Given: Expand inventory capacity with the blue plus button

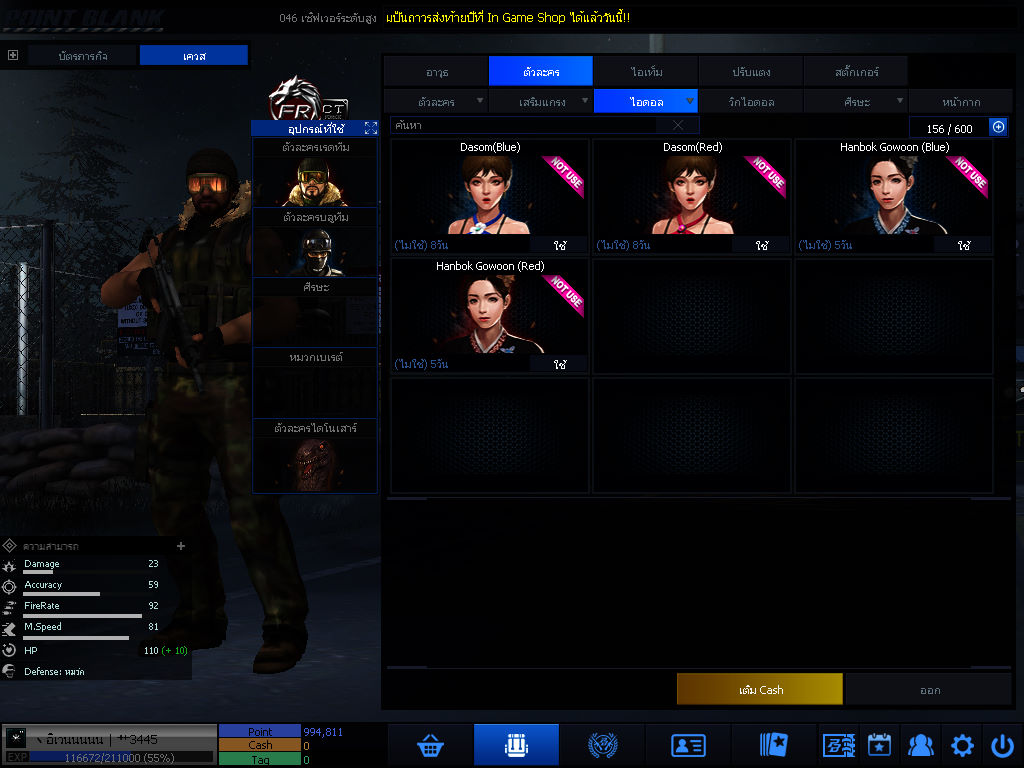Looking at the screenshot, I should pos(998,127).
